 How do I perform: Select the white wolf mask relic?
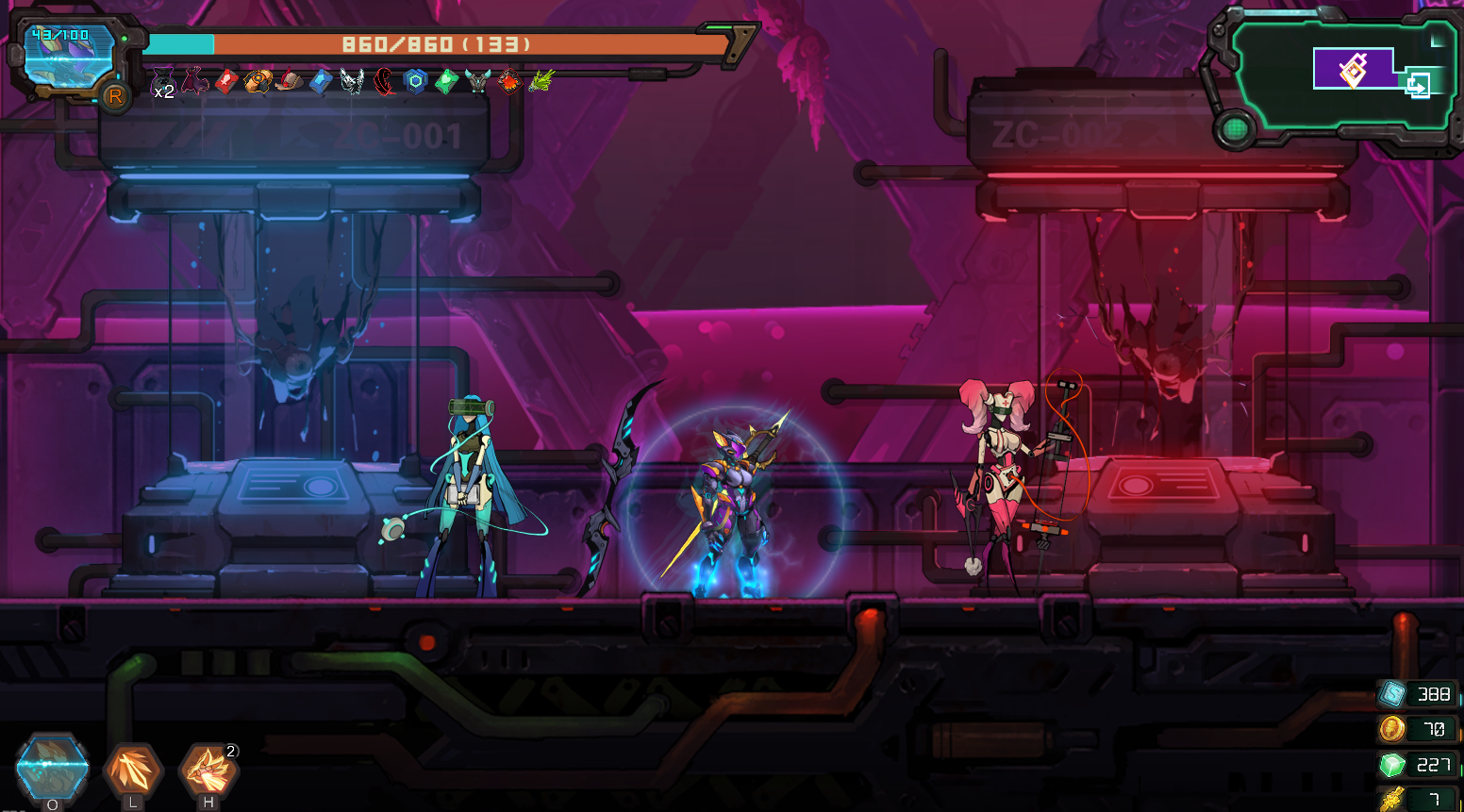coord(352,82)
